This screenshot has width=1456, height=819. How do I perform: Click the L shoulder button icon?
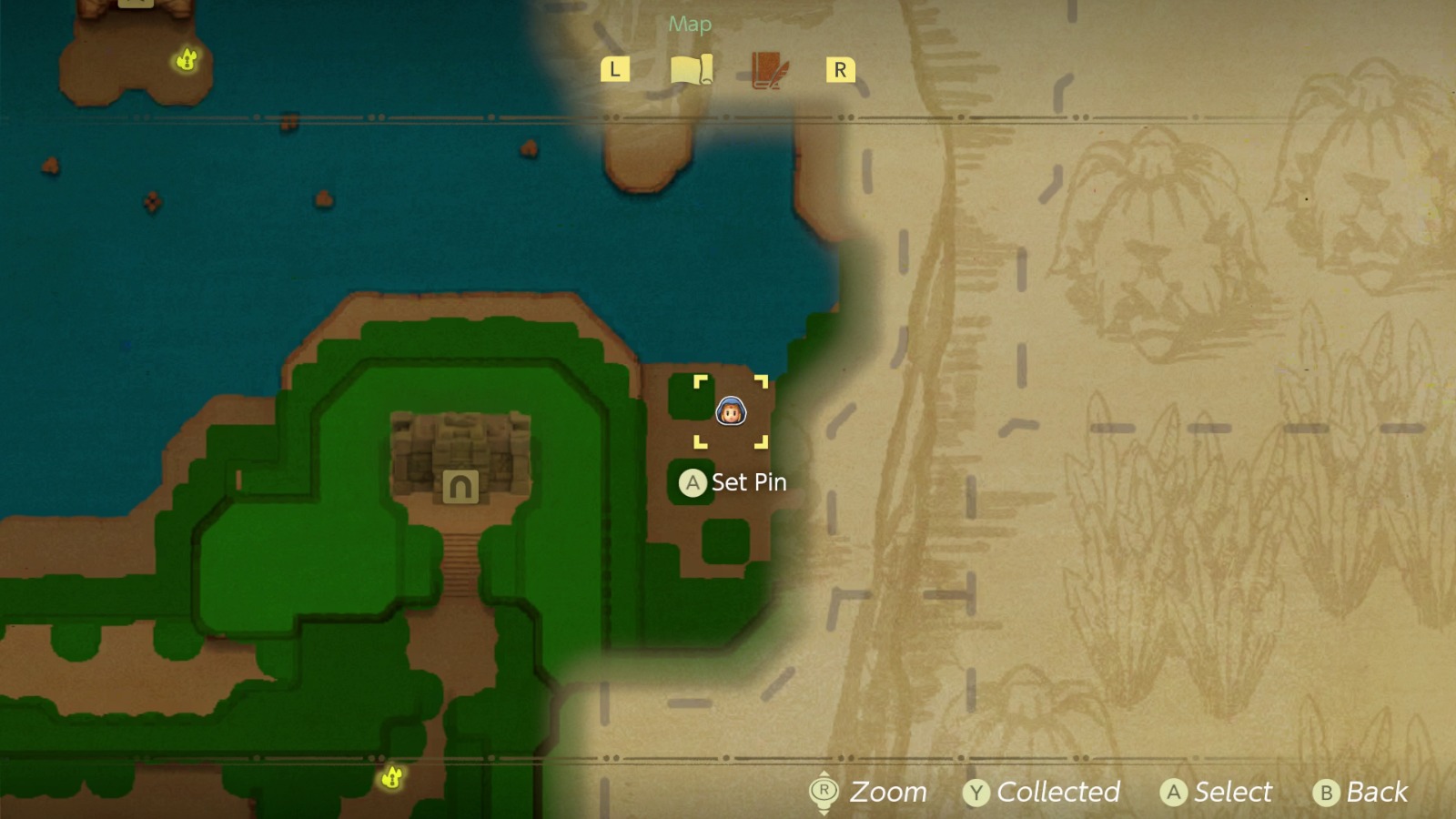616,67
